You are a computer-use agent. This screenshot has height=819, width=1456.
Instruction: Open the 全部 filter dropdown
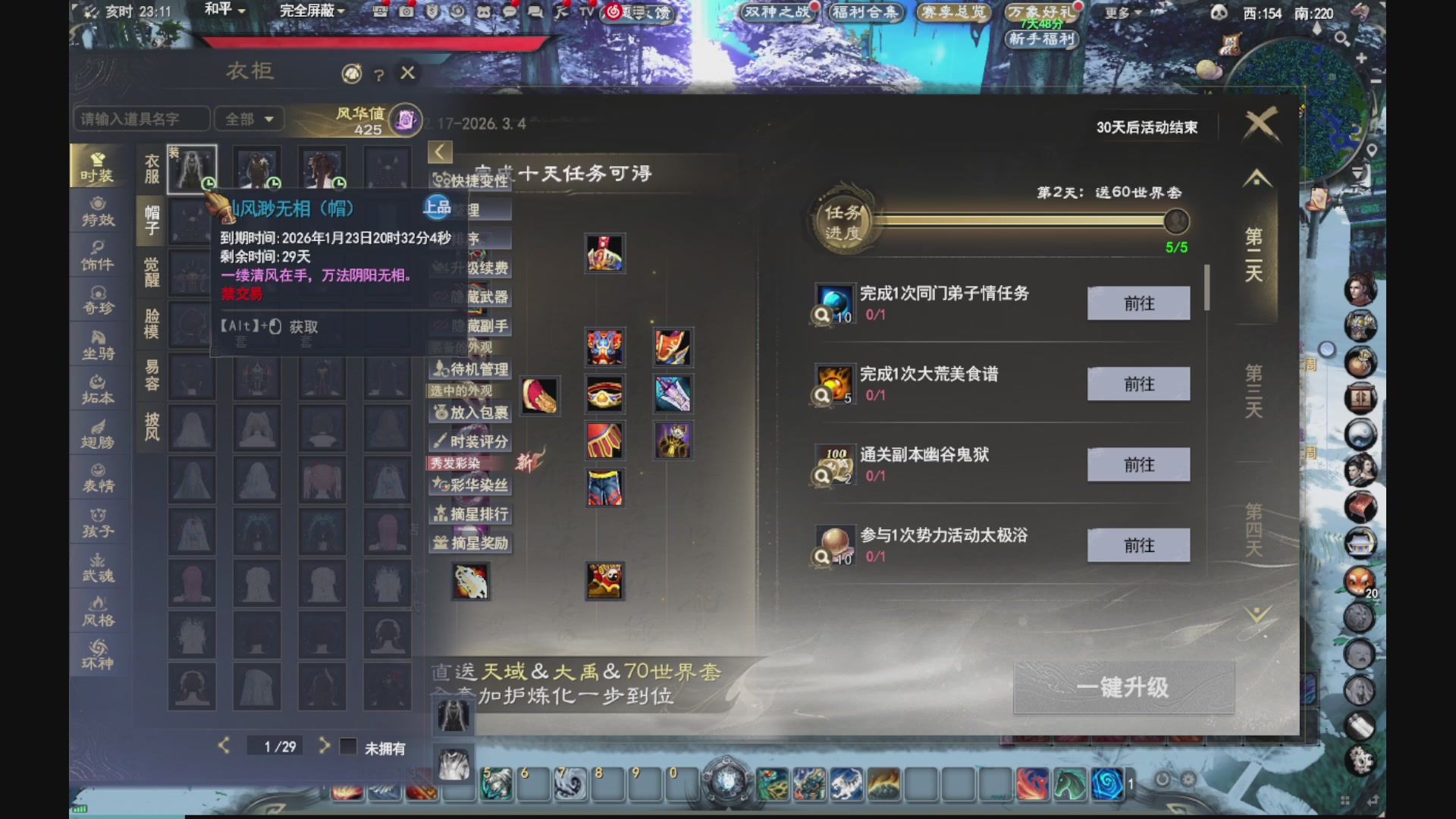249,119
